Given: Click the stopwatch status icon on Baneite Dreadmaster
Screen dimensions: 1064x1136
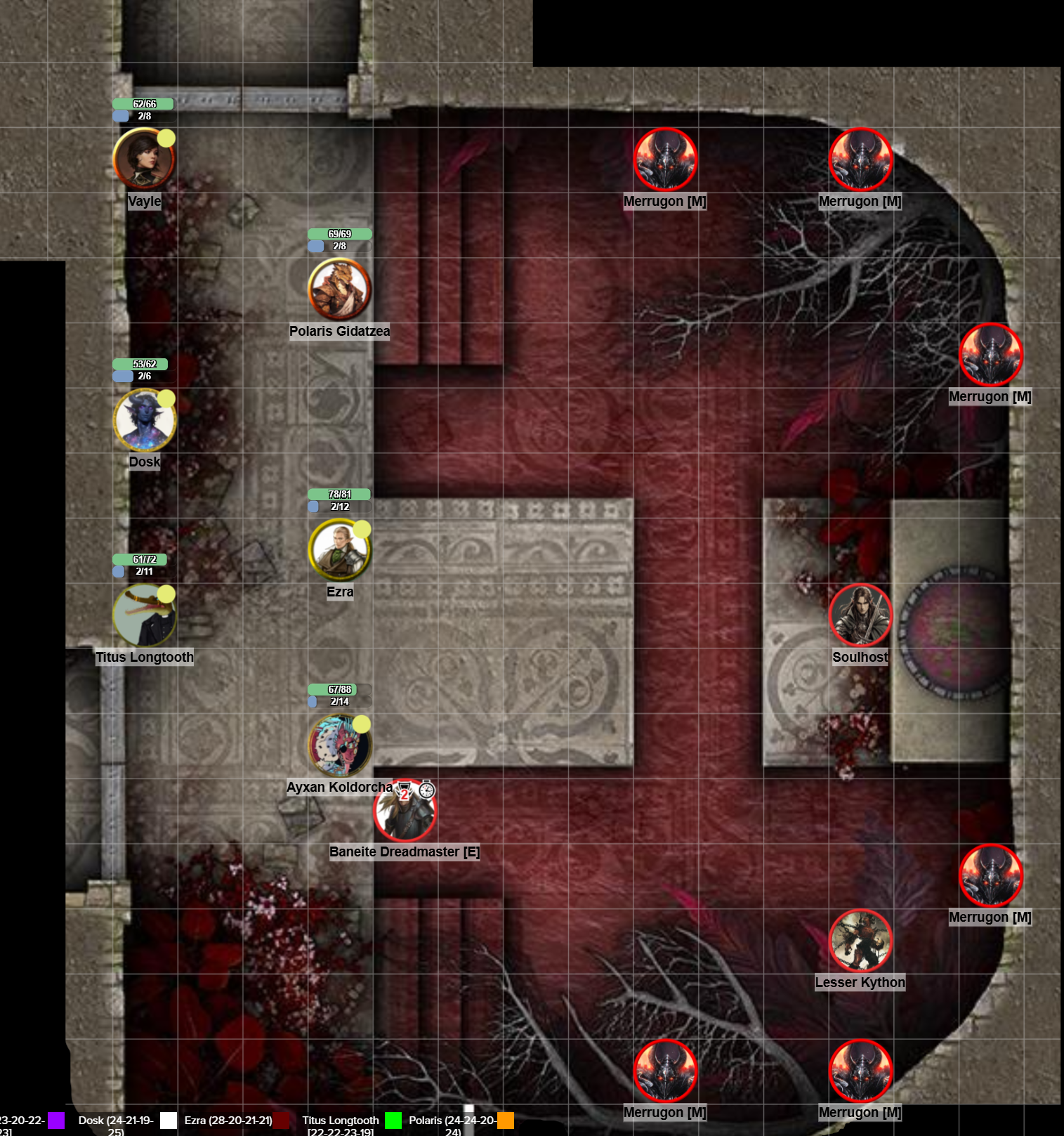Looking at the screenshot, I should click(x=428, y=789).
